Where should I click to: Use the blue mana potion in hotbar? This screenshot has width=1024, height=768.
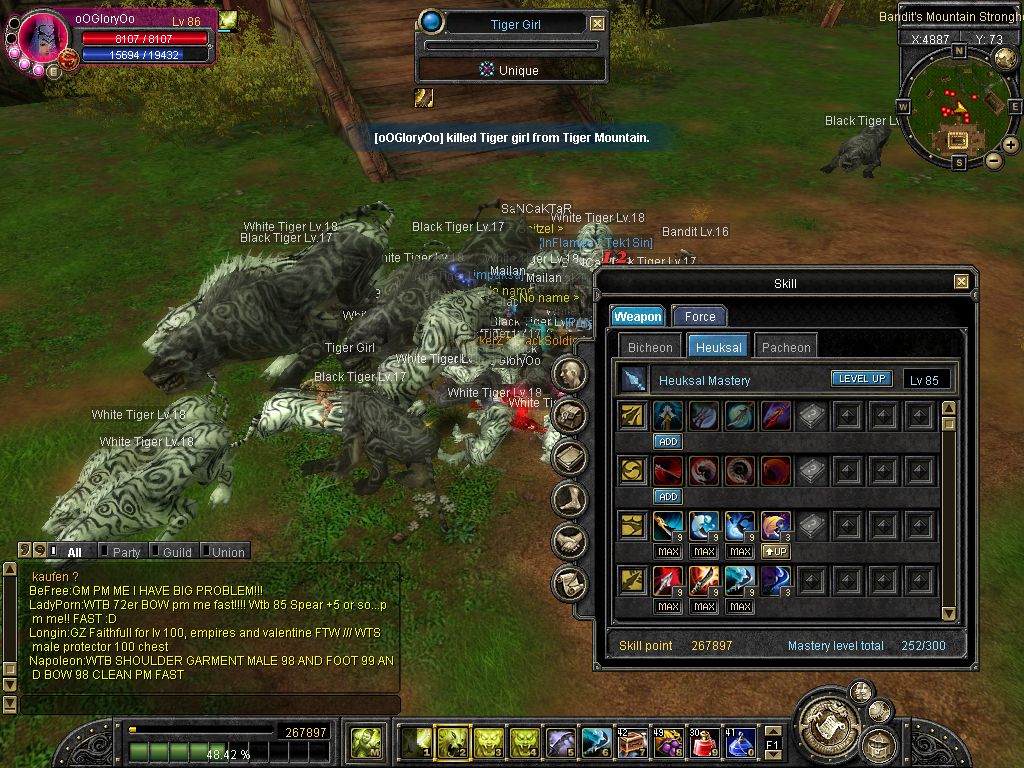coord(739,743)
